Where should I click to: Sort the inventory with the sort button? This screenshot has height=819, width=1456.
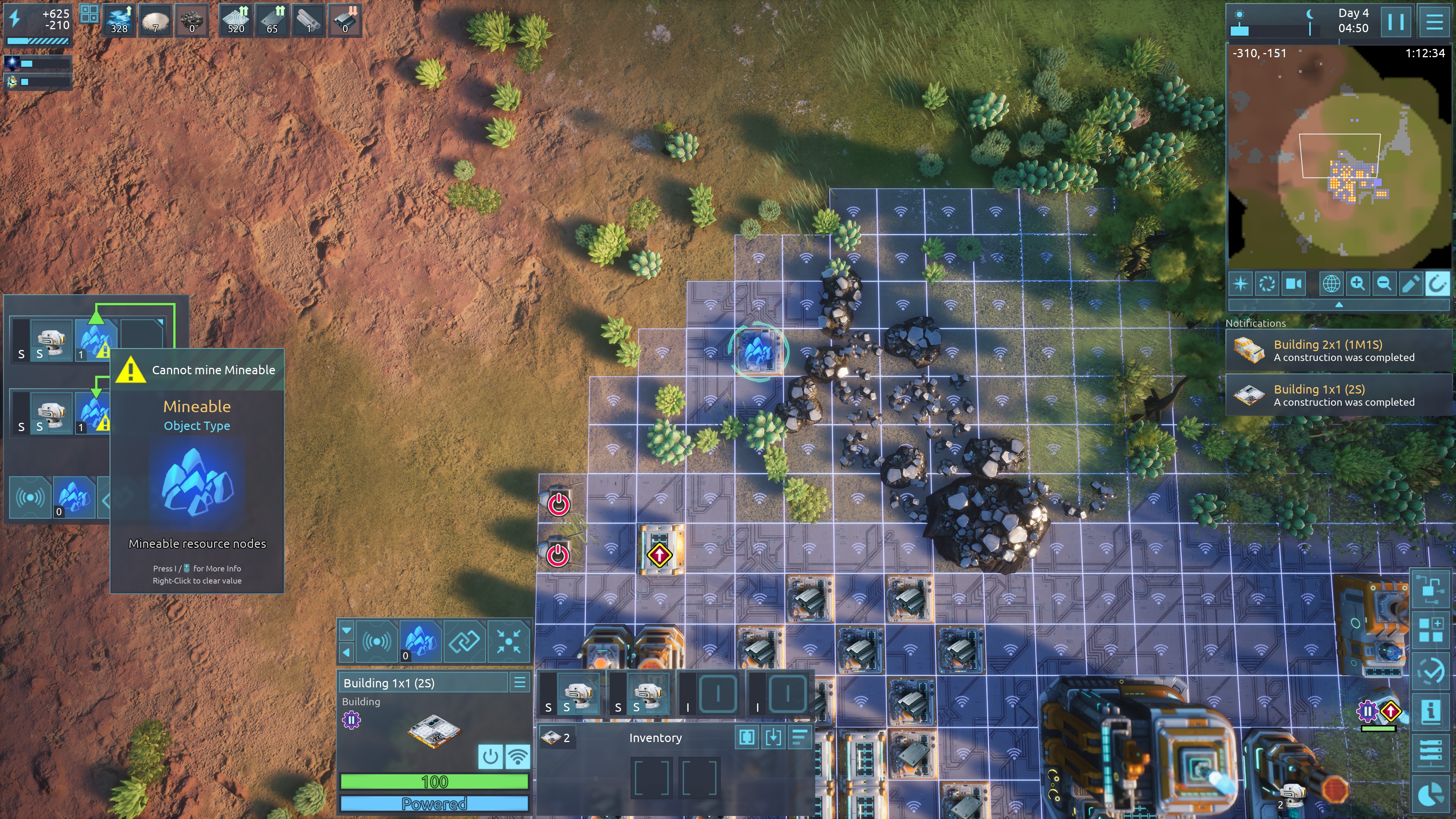(800, 737)
